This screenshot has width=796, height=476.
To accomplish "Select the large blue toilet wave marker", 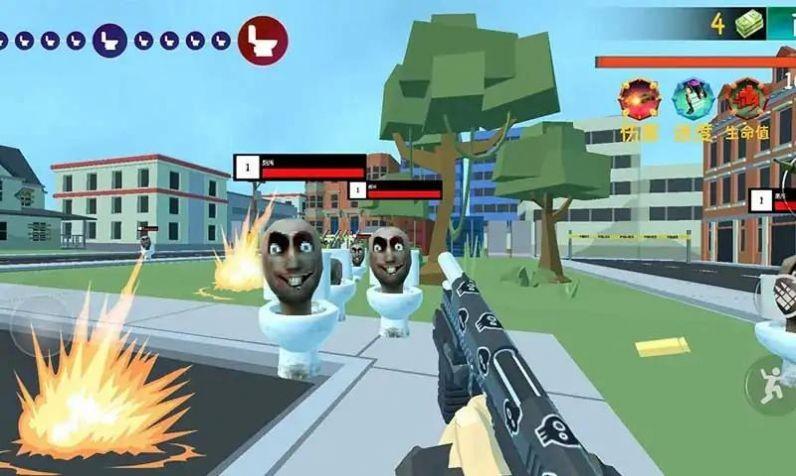I will pyautogui.click(x=109, y=40).
